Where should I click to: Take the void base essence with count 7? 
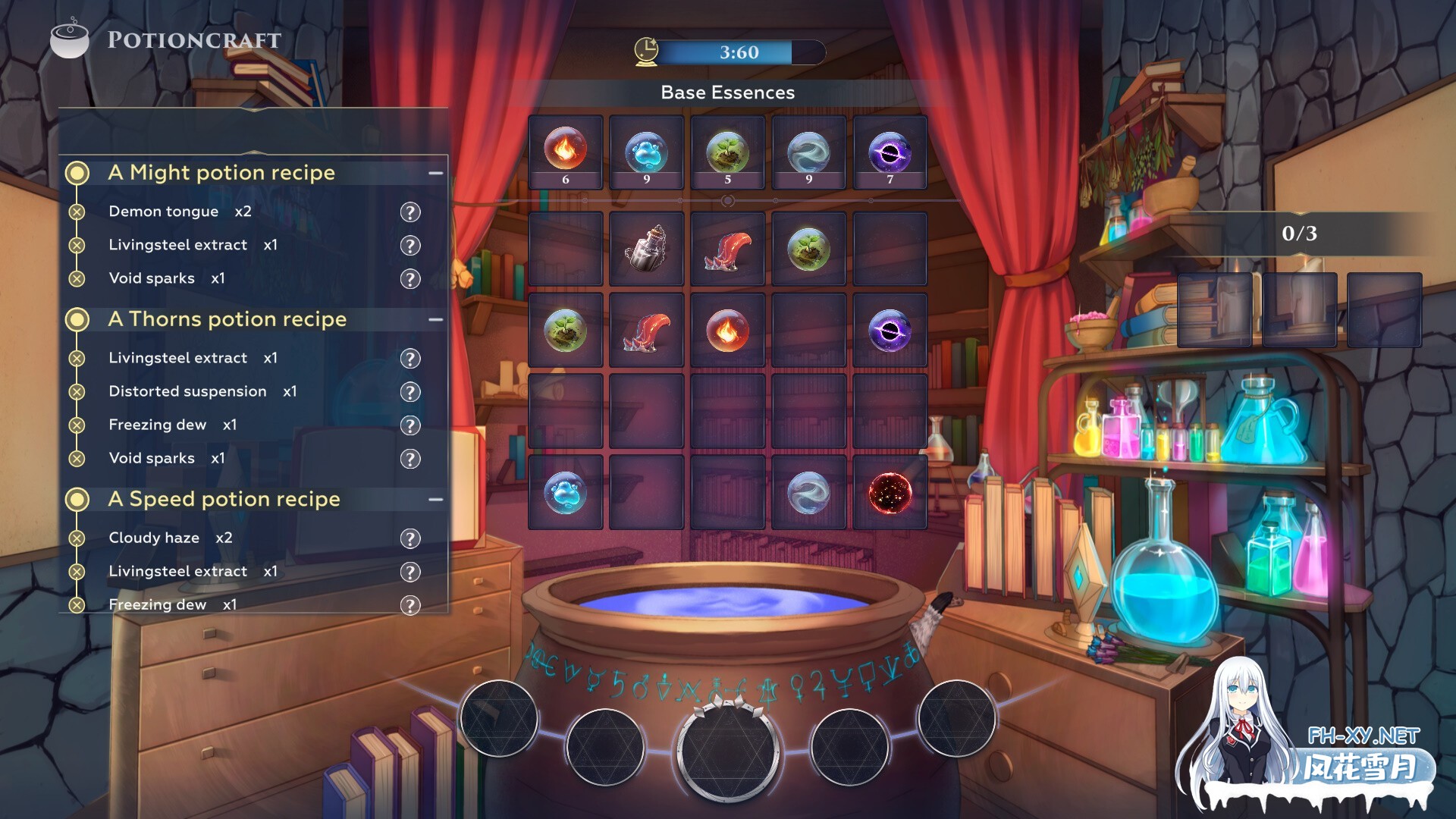[x=890, y=151]
